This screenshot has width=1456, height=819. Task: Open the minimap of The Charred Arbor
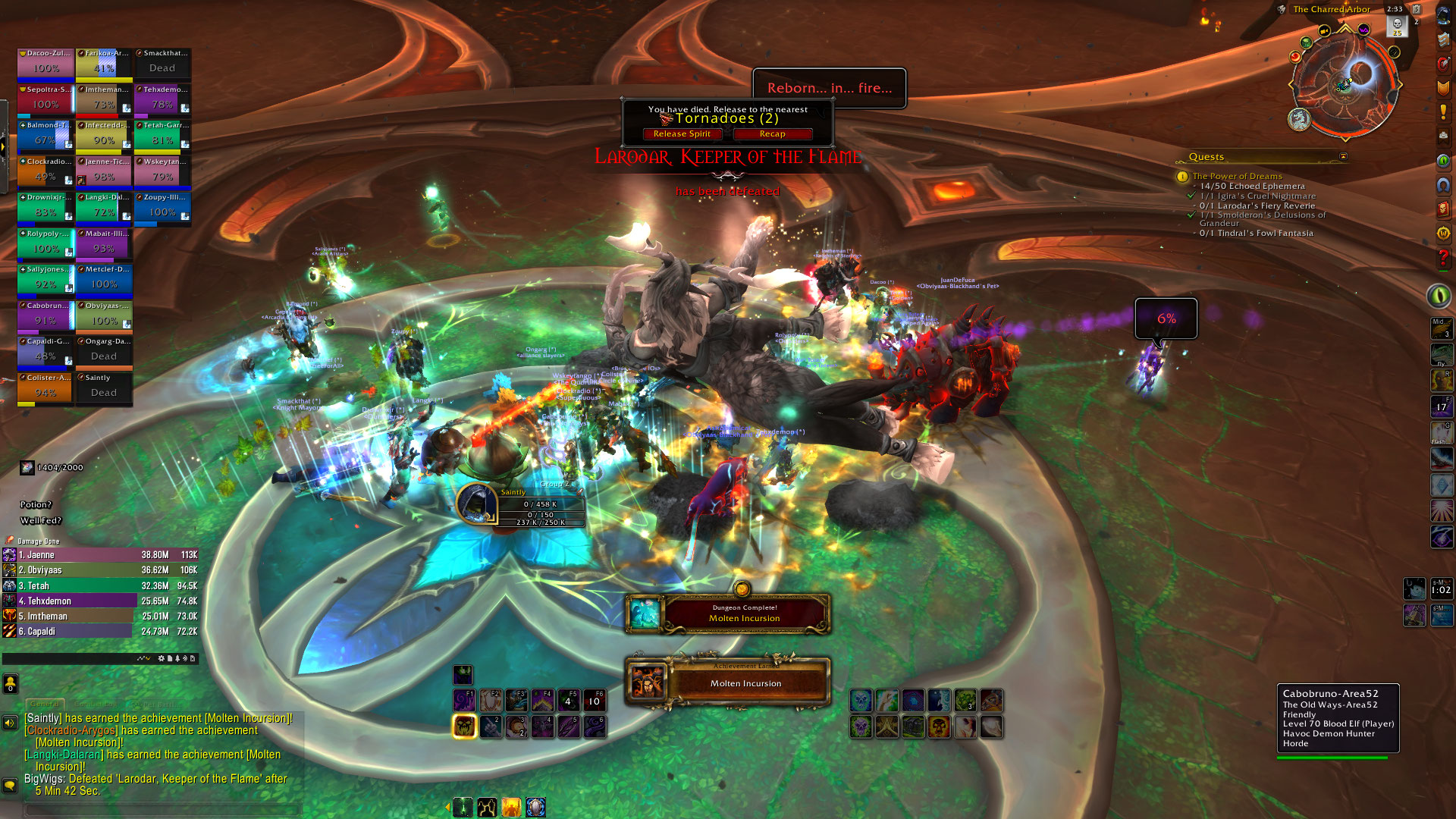1345,82
